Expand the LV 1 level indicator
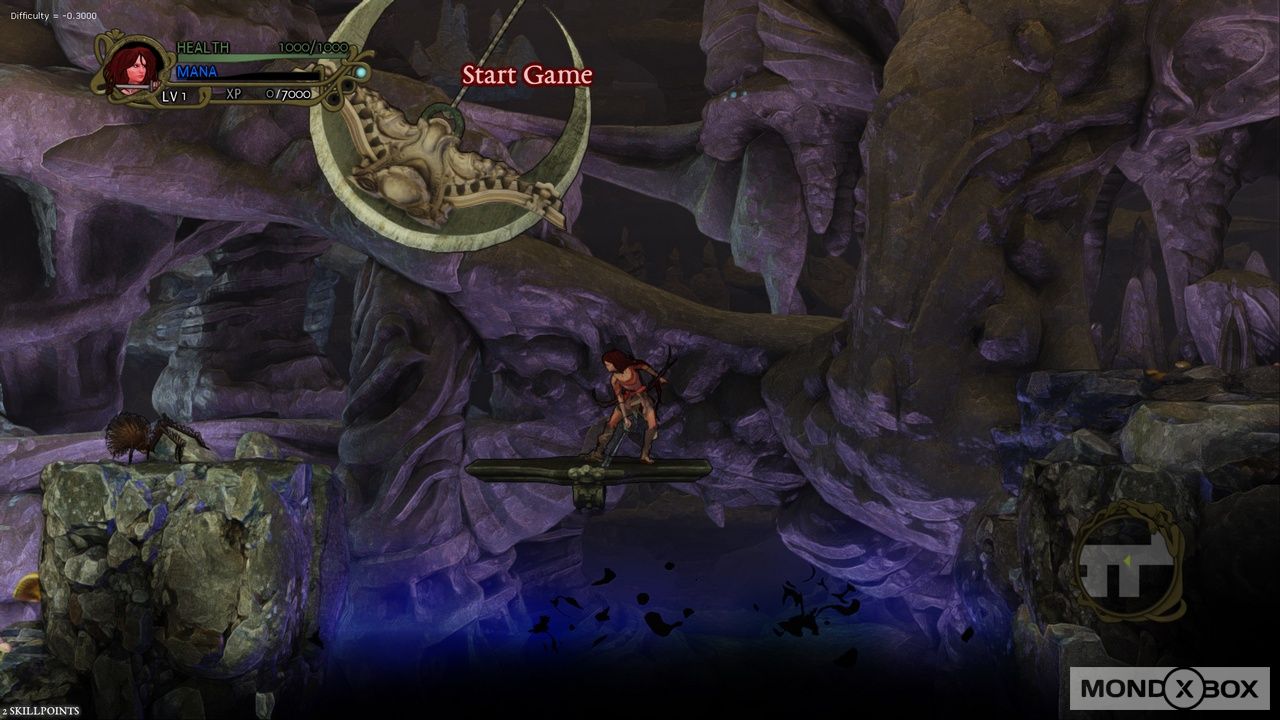This screenshot has height=720, width=1280. [174, 96]
